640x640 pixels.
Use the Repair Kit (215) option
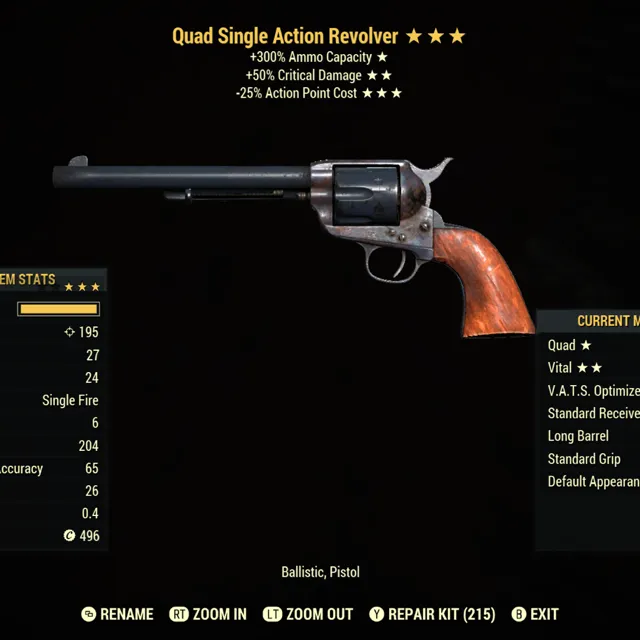tap(433, 614)
